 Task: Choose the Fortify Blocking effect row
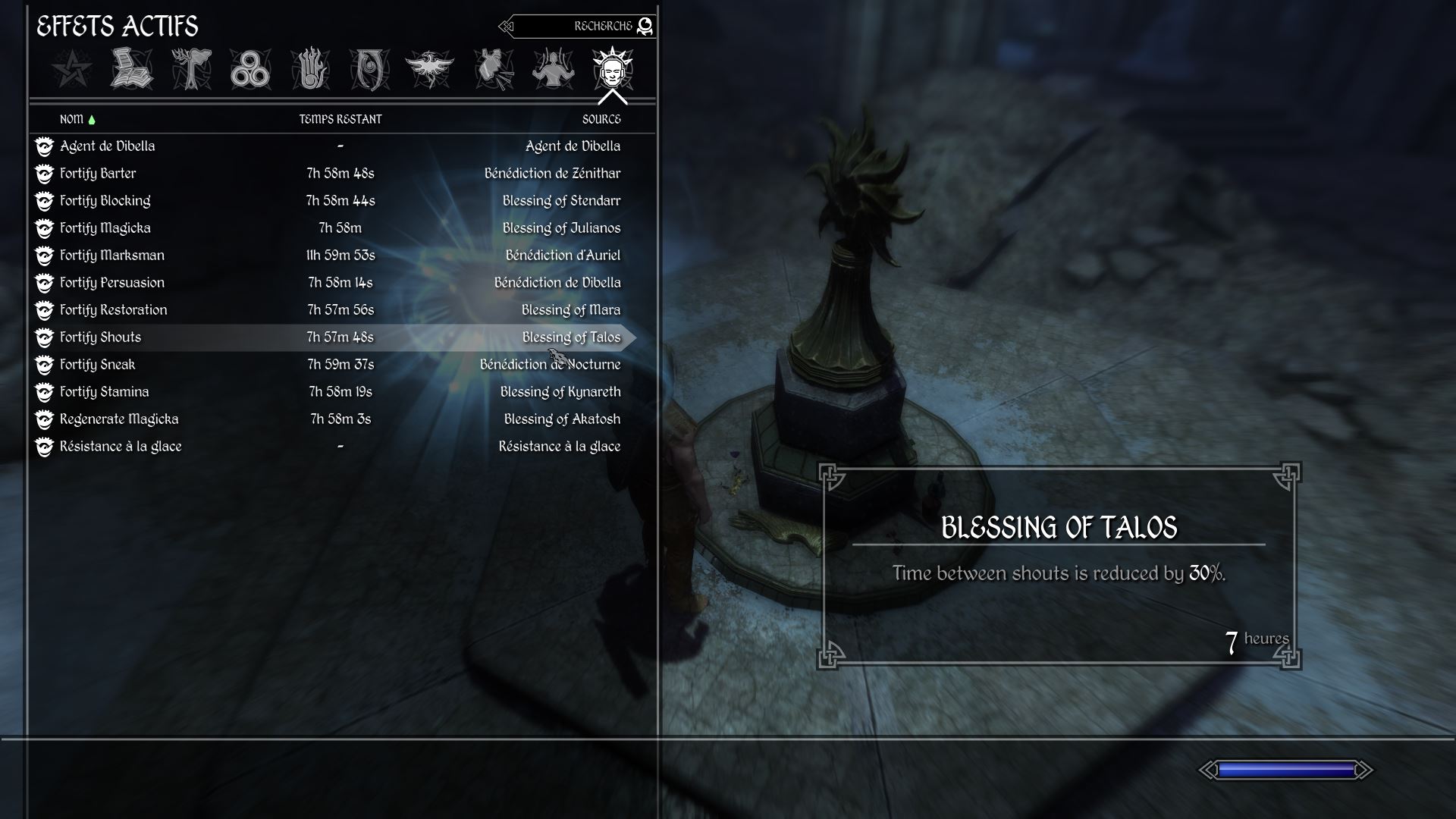coord(105,201)
